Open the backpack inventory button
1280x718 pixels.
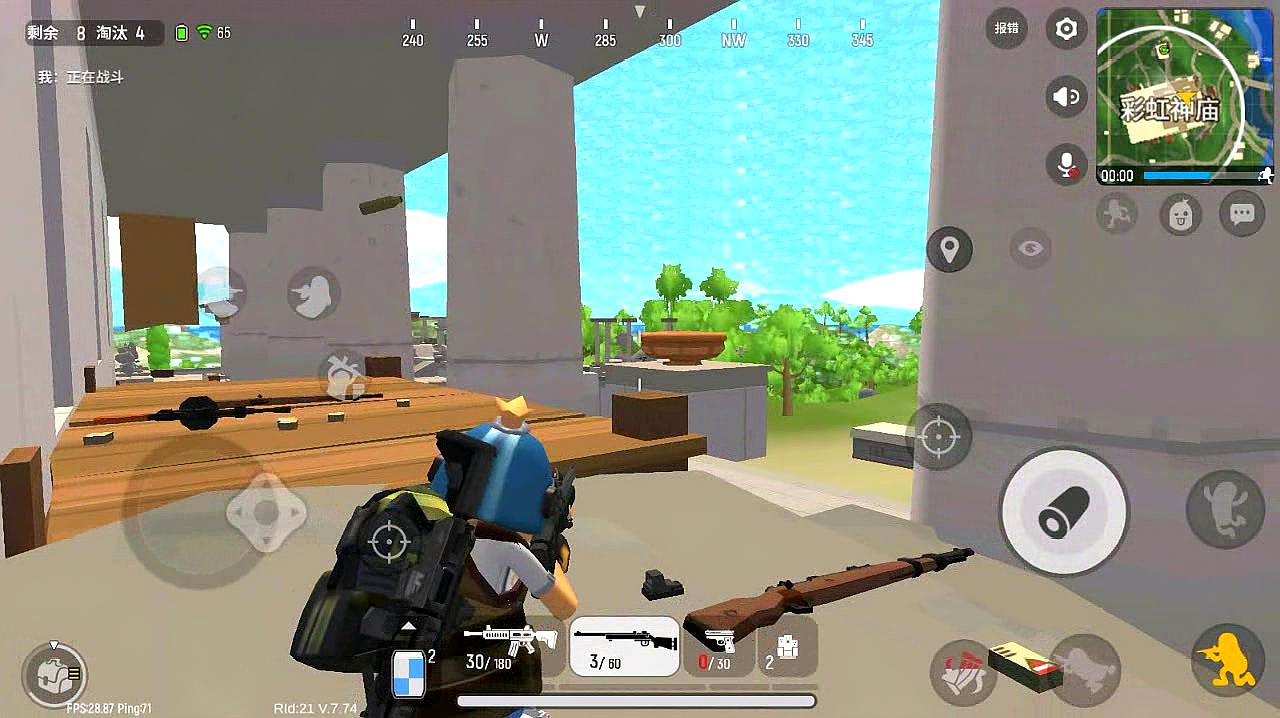click(54, 674)
